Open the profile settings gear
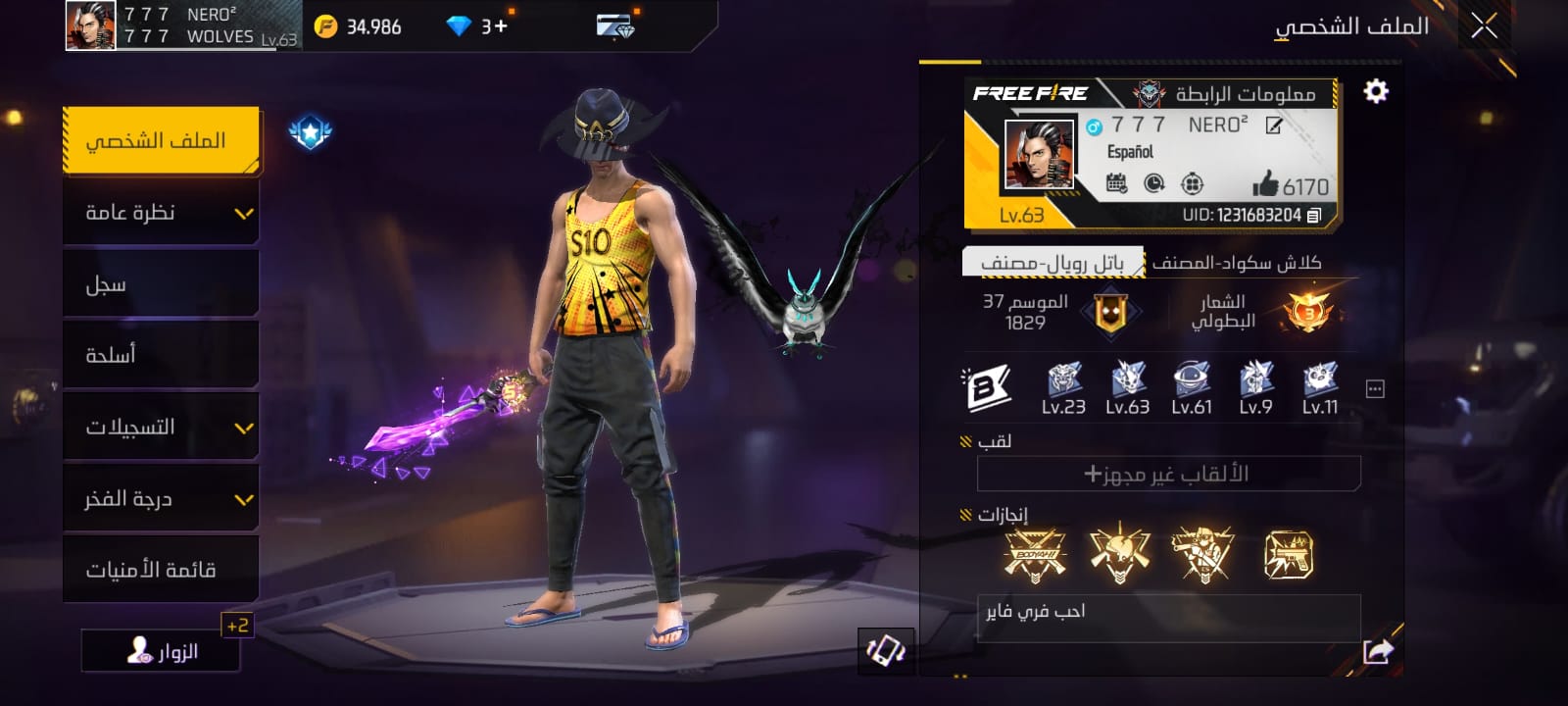The height and width of the screenshot is (706, 1568). [1376, 91]
